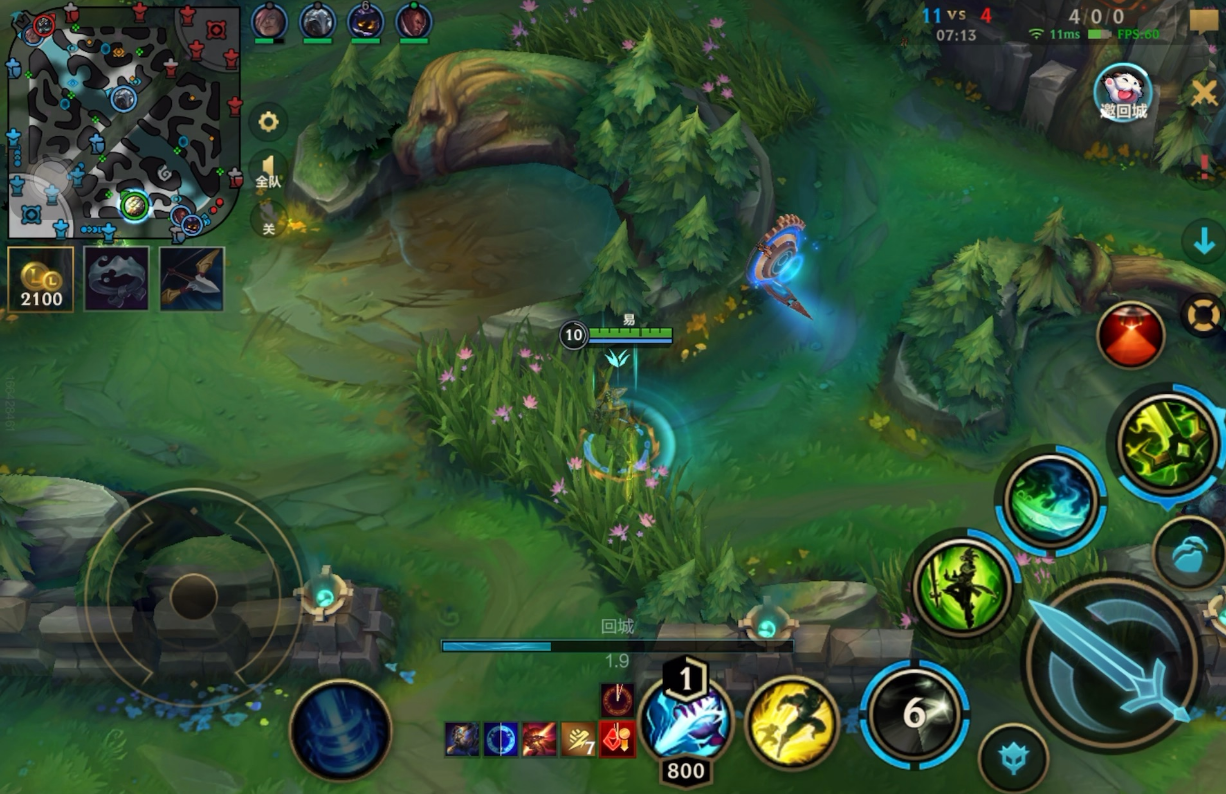Open the shop with 2100 gold

coord(41,279)
